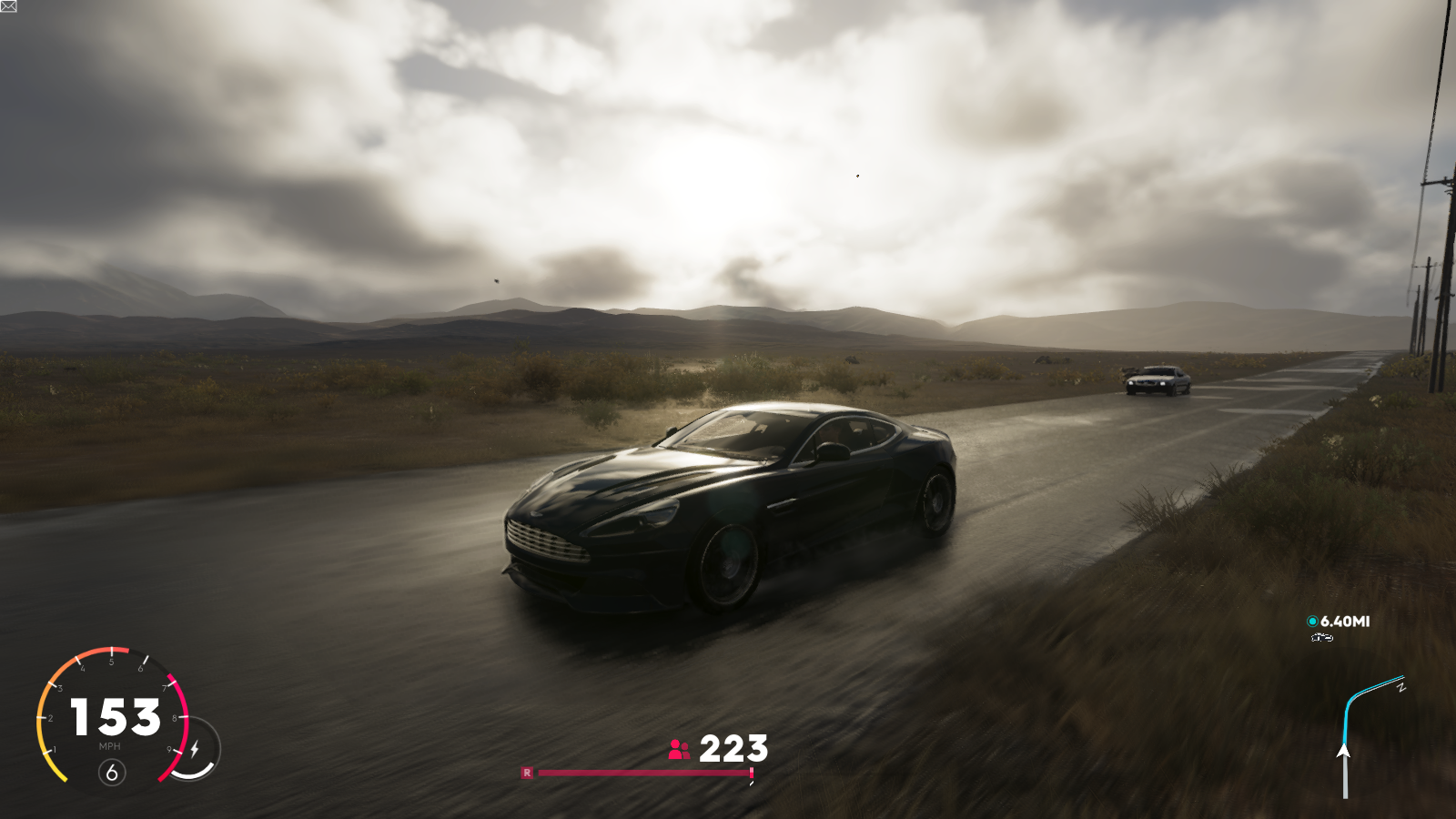1456x819 pixels.
Task: Open the mail envelope icon
Action: [x=8, y=6]
